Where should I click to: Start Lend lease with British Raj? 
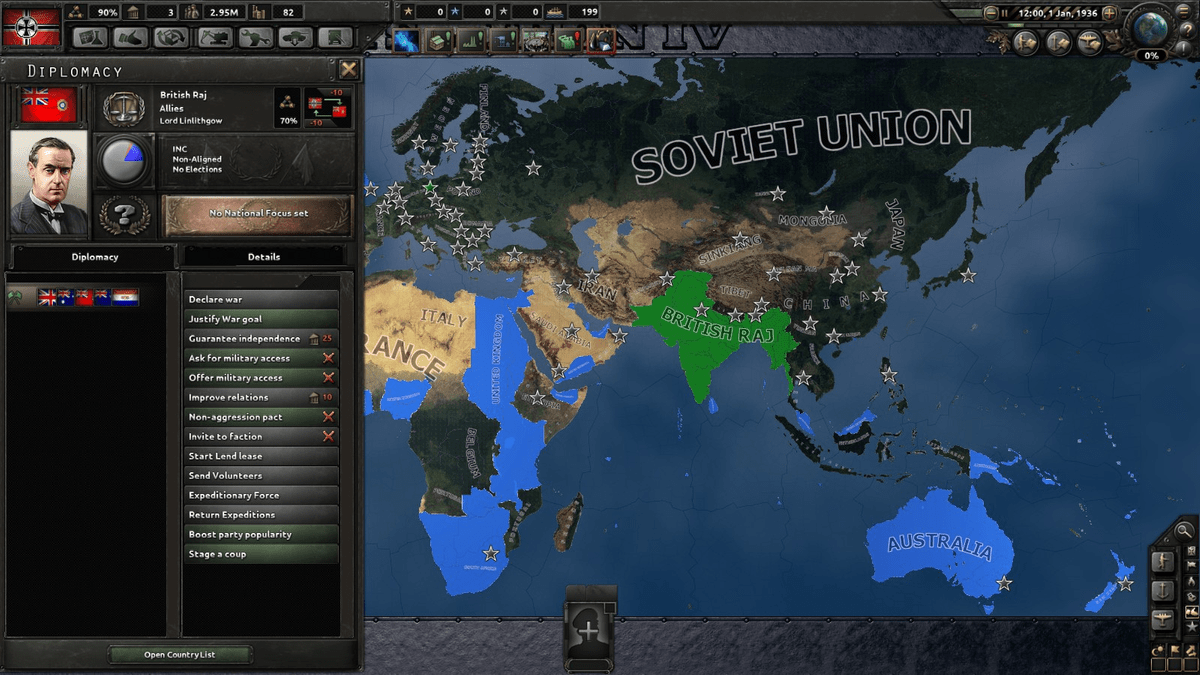[261, 456]
